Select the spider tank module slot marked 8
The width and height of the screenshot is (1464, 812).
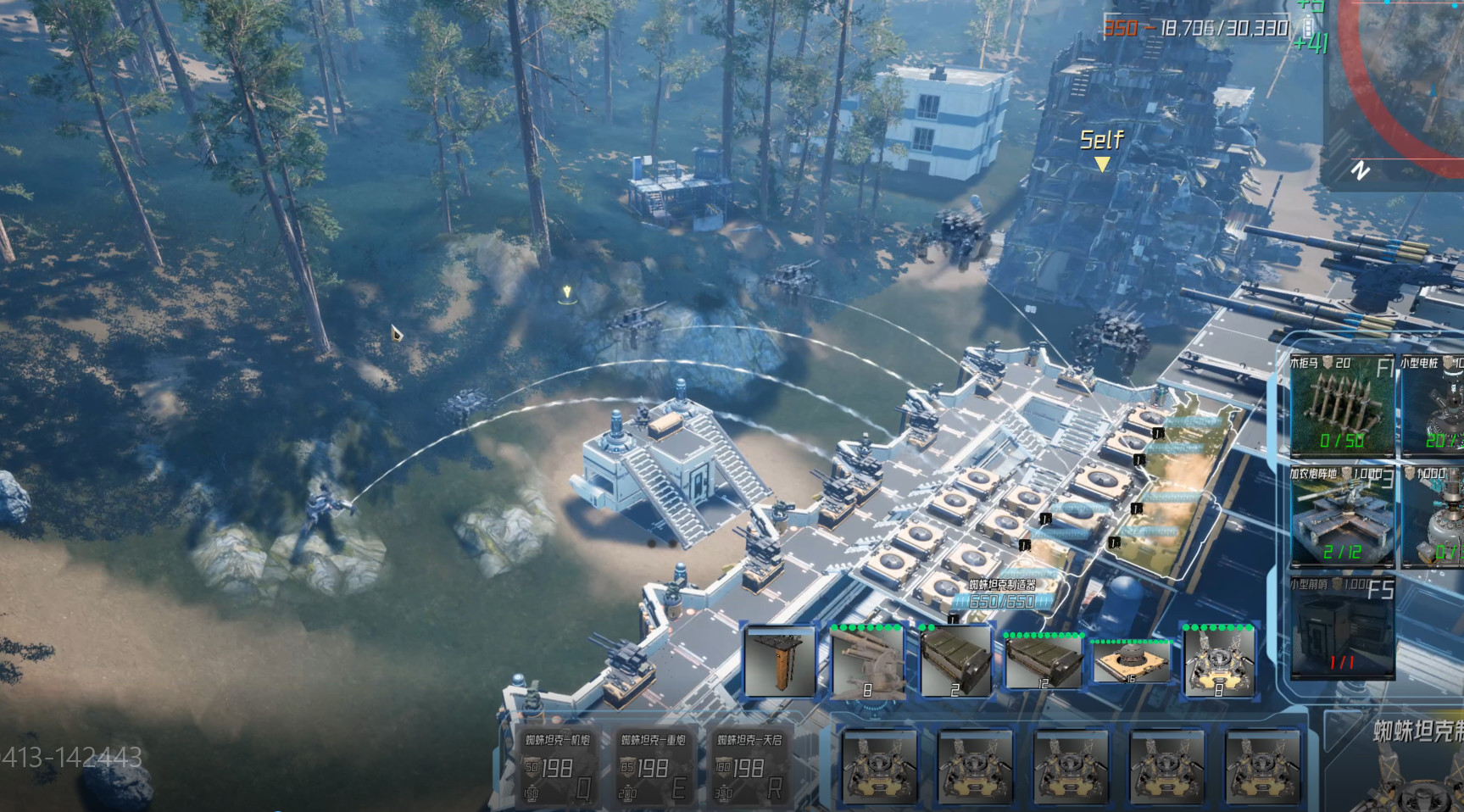pos(1218,665)
